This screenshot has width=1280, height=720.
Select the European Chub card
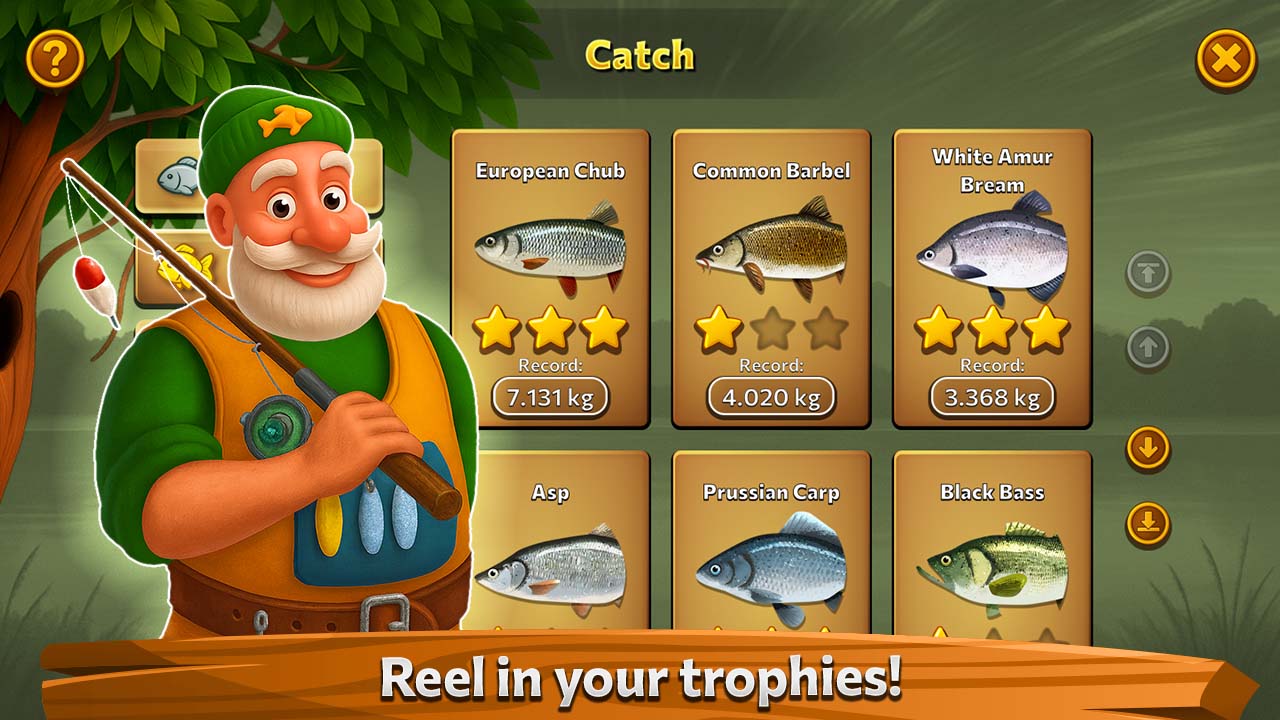tap(551, 280)
